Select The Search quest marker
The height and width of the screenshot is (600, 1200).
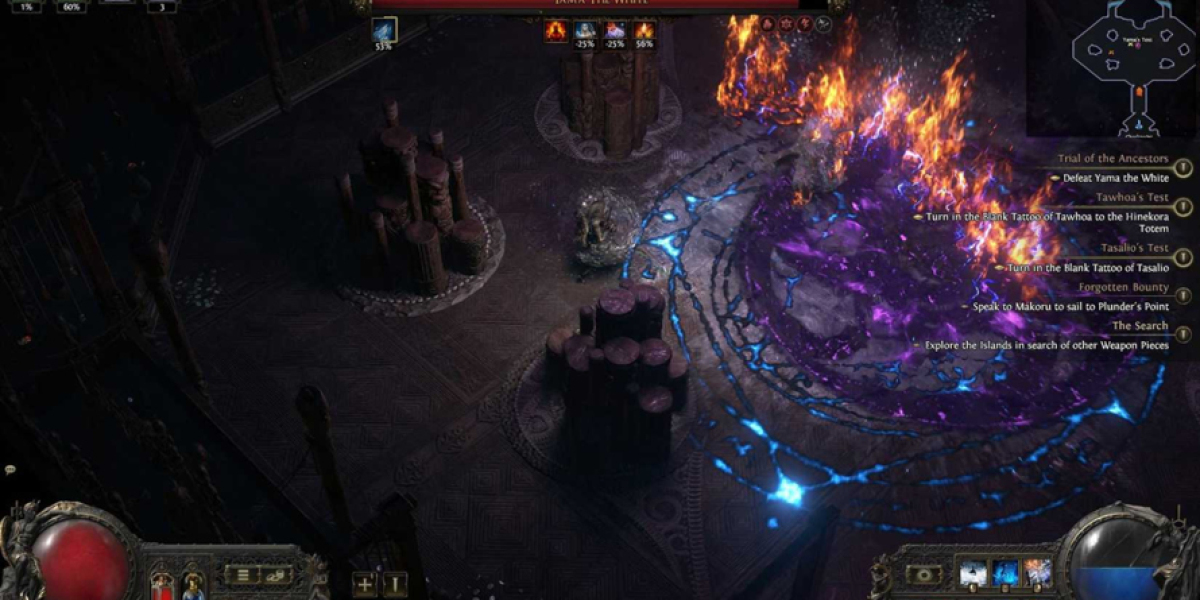coord(1182,335)
